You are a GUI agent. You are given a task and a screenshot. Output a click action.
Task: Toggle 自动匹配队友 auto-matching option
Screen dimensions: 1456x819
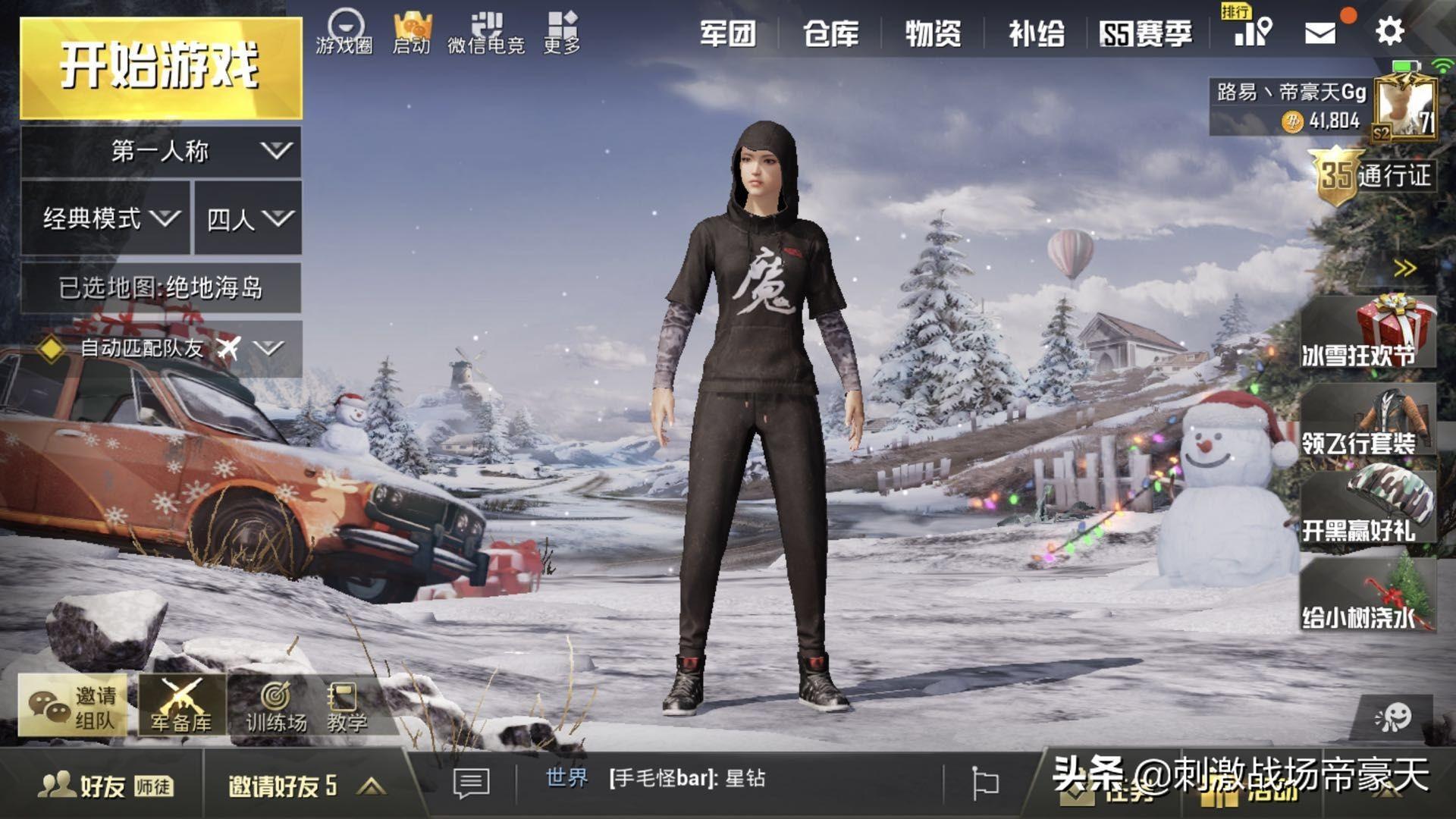pyautogui.click(x=50, y=349)
